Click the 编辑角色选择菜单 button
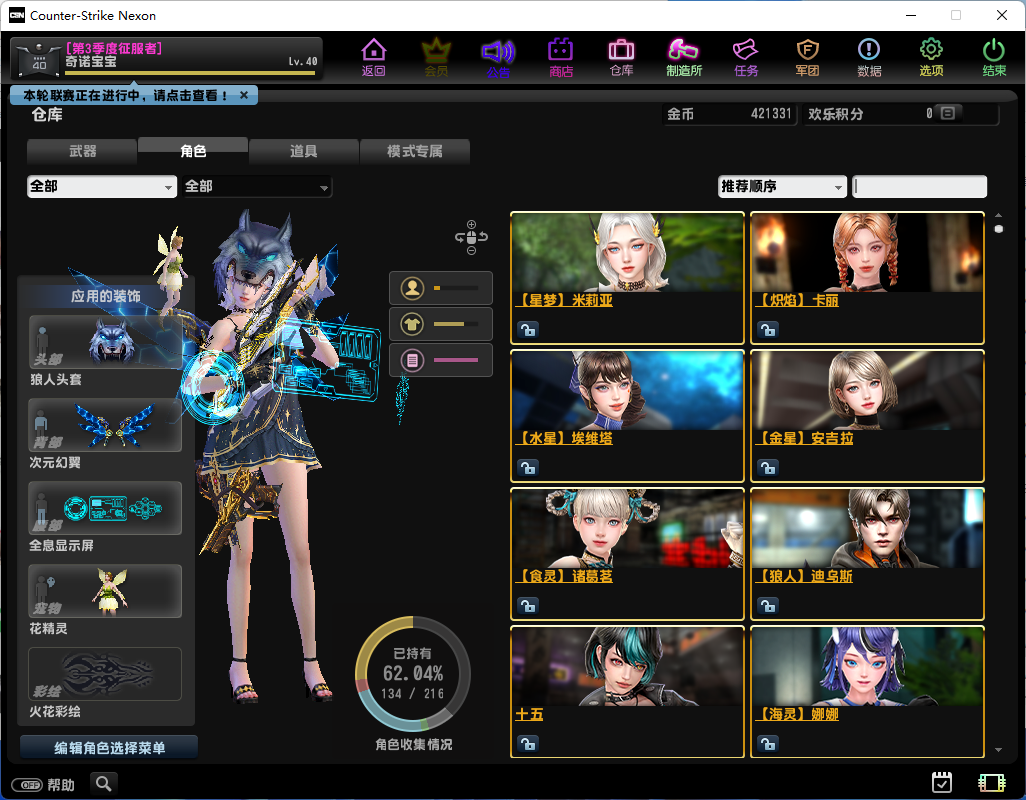The width and height of the screenshot is (1026, 800). 109,748
